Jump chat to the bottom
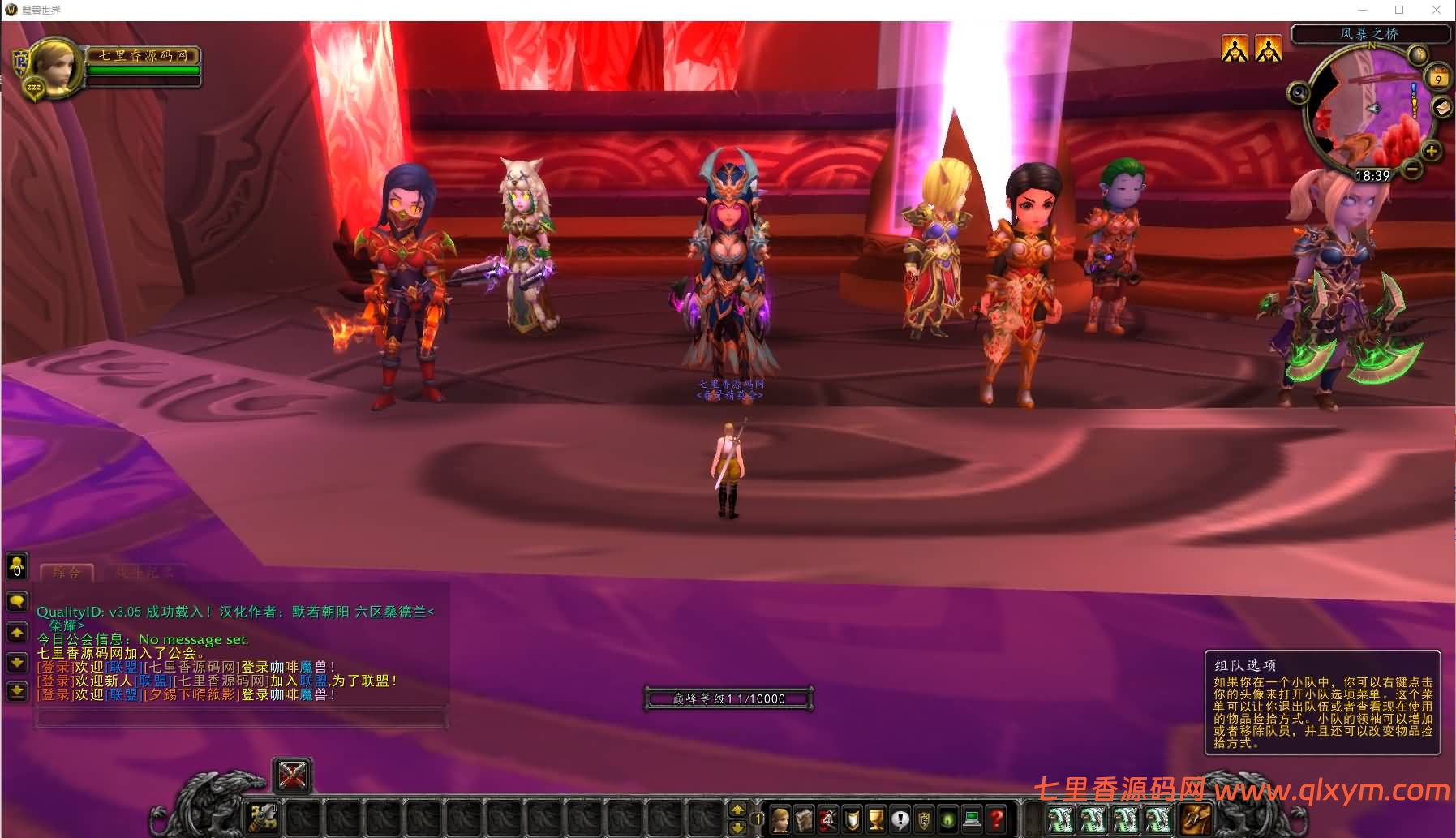Screen dimensions: 1456x838 coord(17,691)
